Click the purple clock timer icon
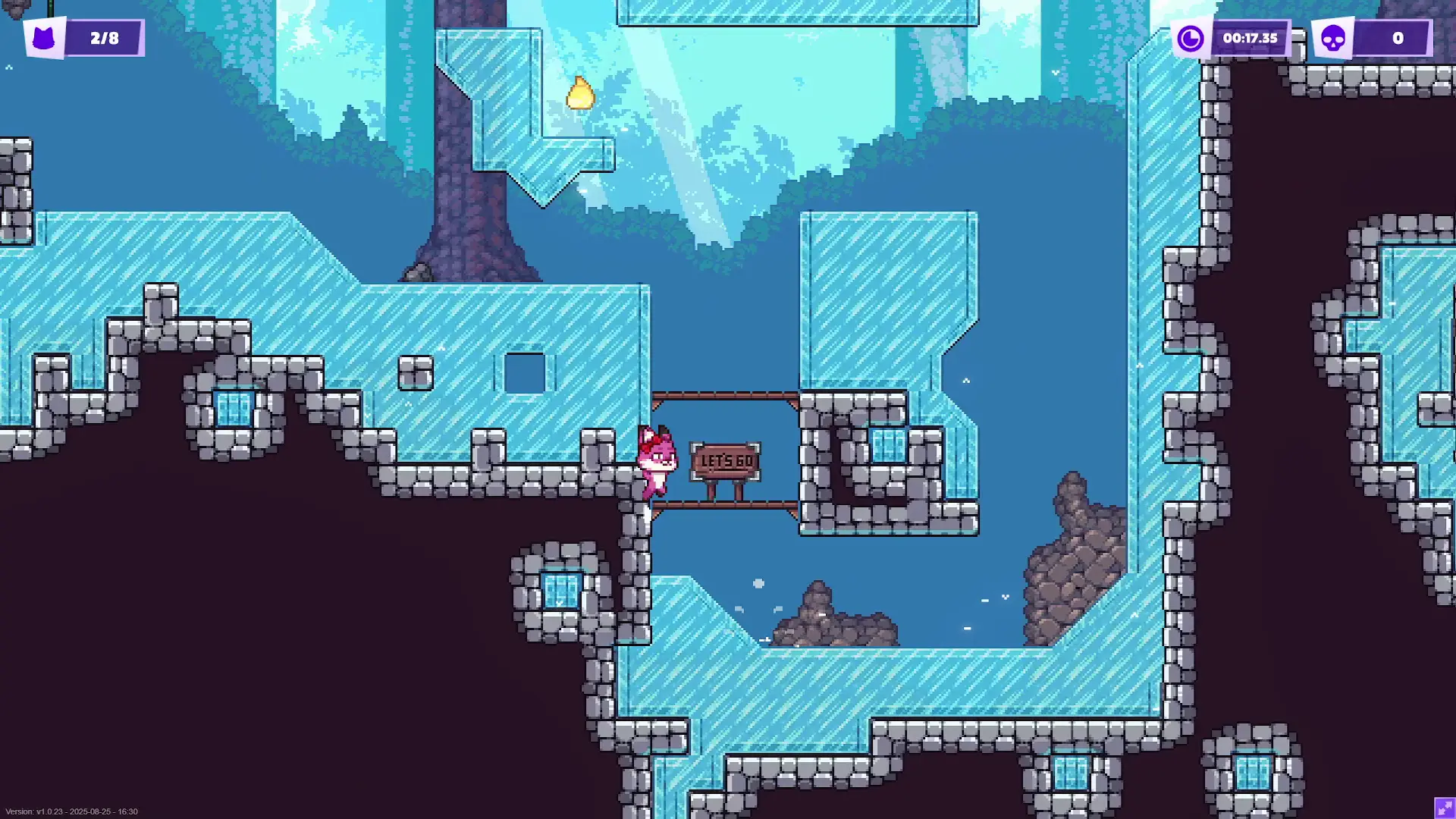Image resolution: width=1456 pixels, height=819 pixels. coord(1189,38)
